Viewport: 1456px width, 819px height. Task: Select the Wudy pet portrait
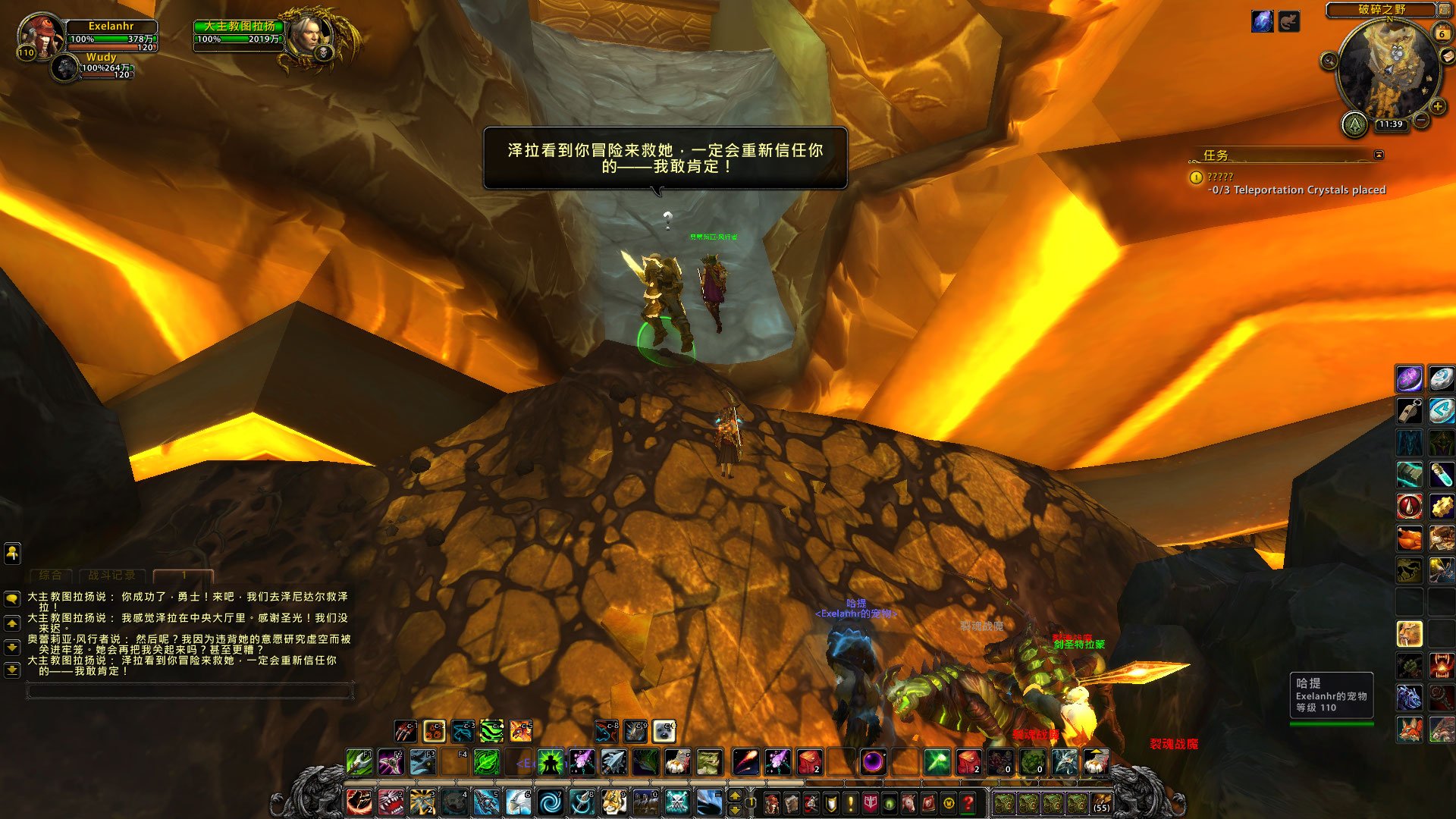coord(66,68)
